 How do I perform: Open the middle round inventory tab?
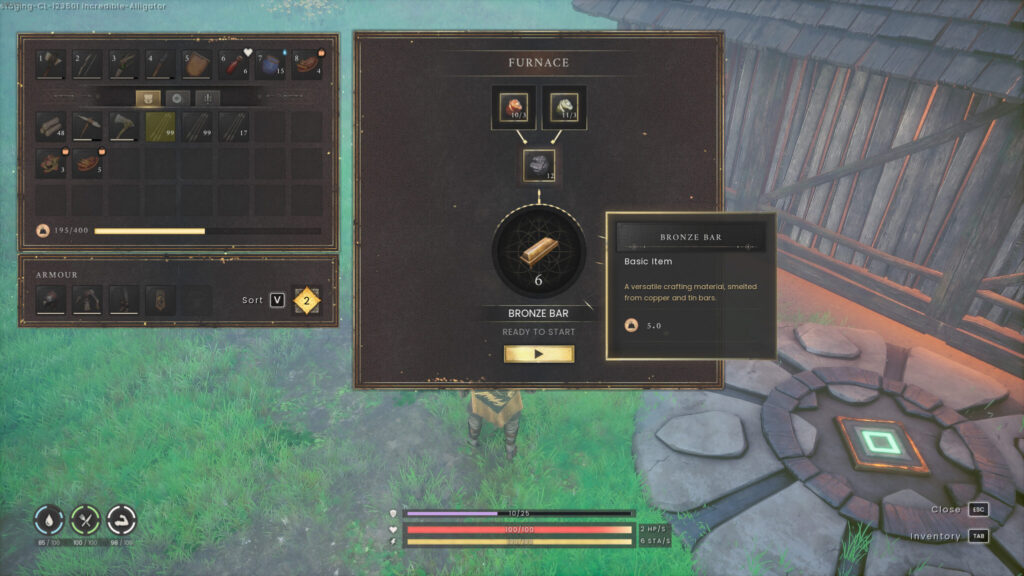point(178,98)
